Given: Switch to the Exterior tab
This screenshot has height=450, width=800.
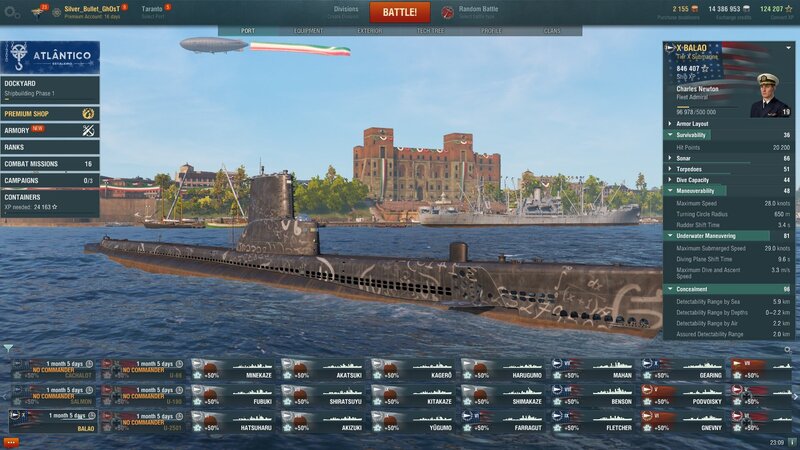Looking at the screenshot, I should (x=370, y=31).
